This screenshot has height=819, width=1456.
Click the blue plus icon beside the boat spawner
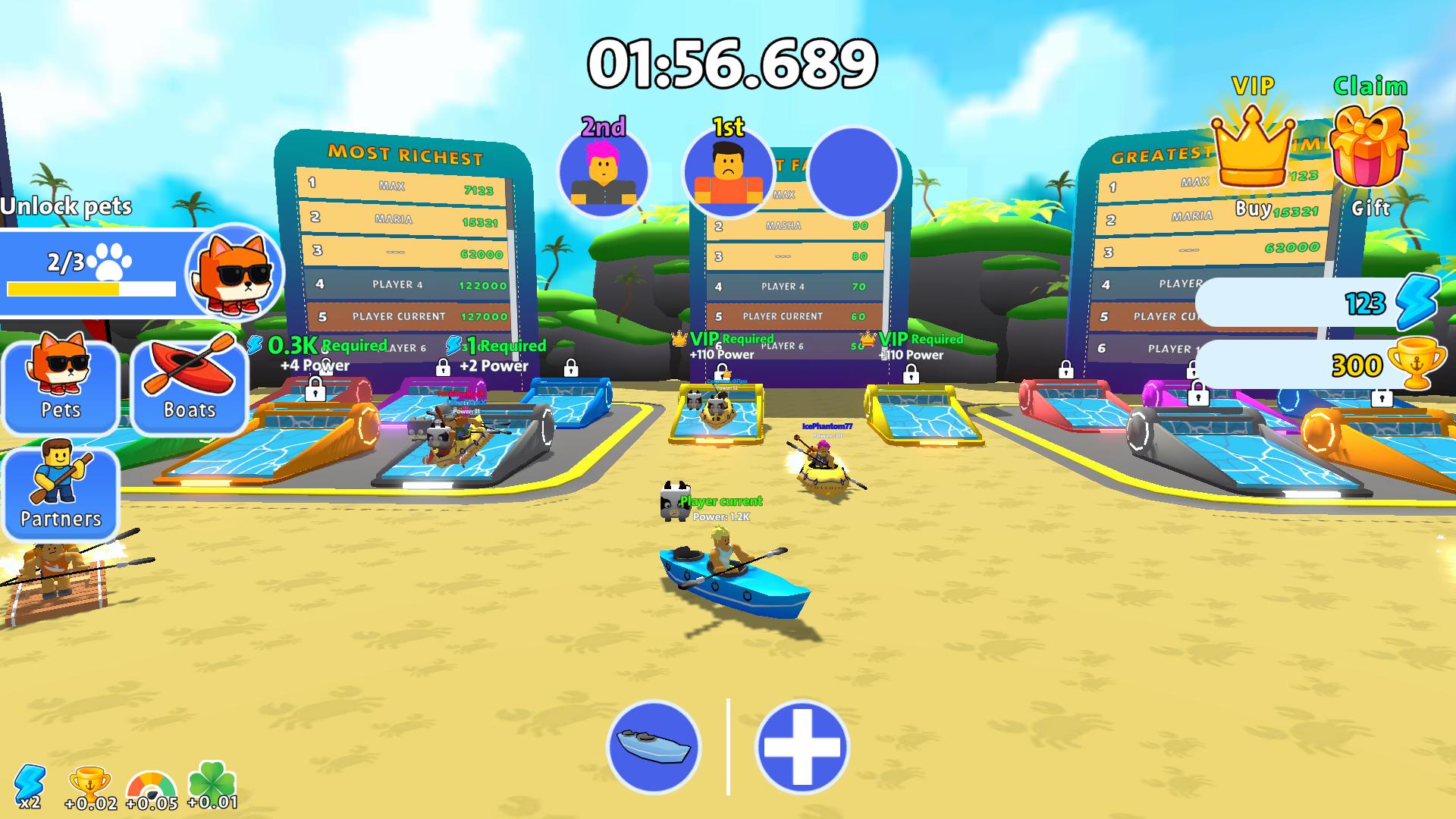[x=802, y=747]
